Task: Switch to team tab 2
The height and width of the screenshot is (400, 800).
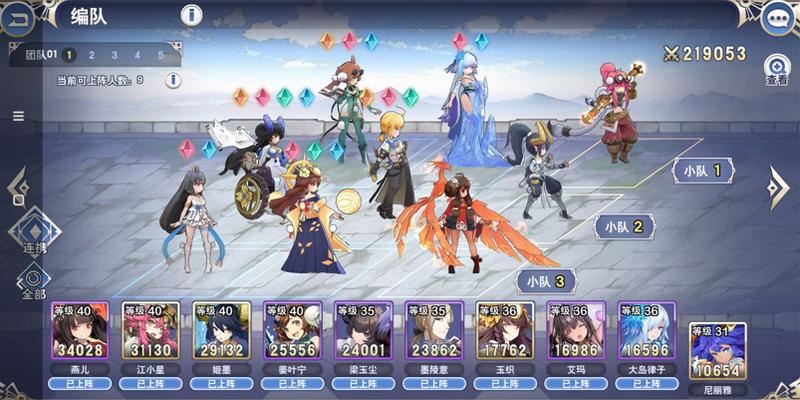Action: tap(90, 55)
